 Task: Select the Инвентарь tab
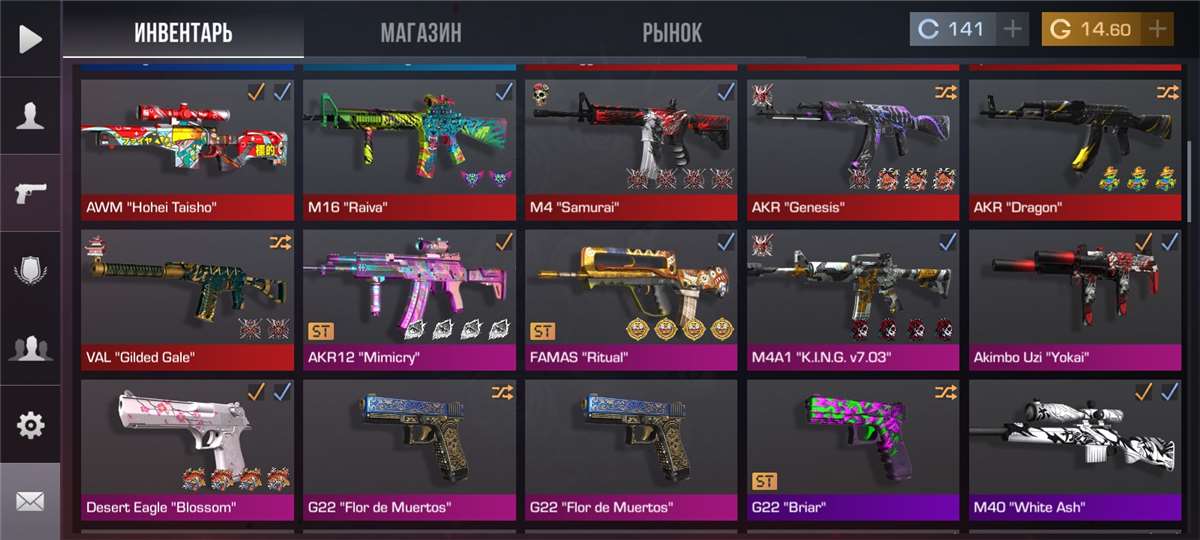183,32
